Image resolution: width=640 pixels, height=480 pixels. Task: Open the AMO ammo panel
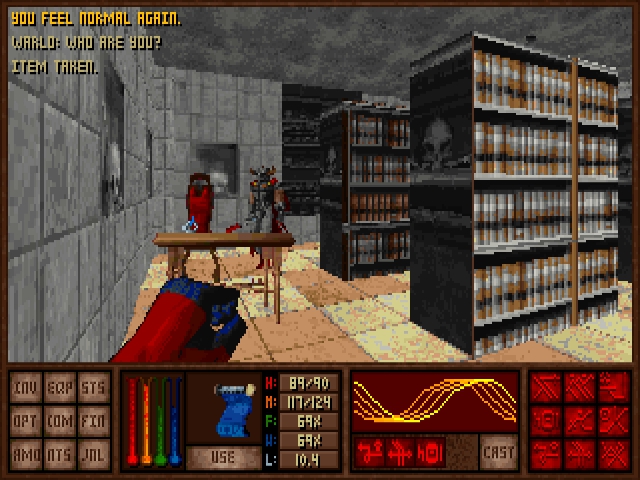(27, 453)
